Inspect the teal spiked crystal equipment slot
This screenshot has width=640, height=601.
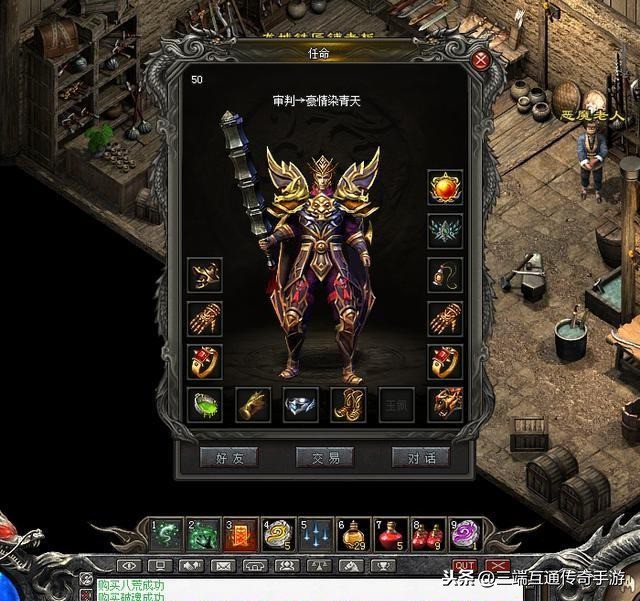click(445, 232)
